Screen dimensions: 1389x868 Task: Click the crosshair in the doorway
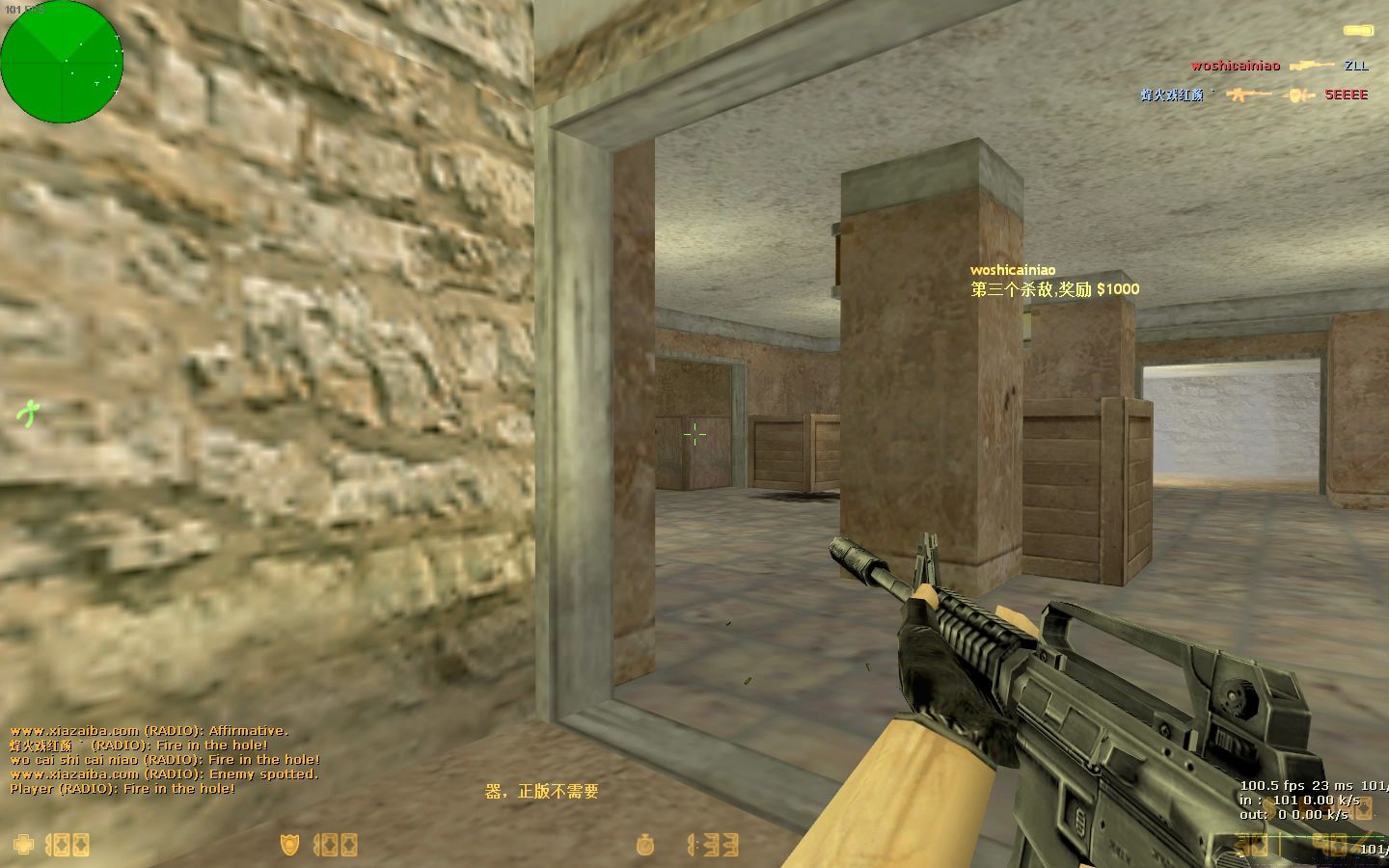[x=695, y=436]
